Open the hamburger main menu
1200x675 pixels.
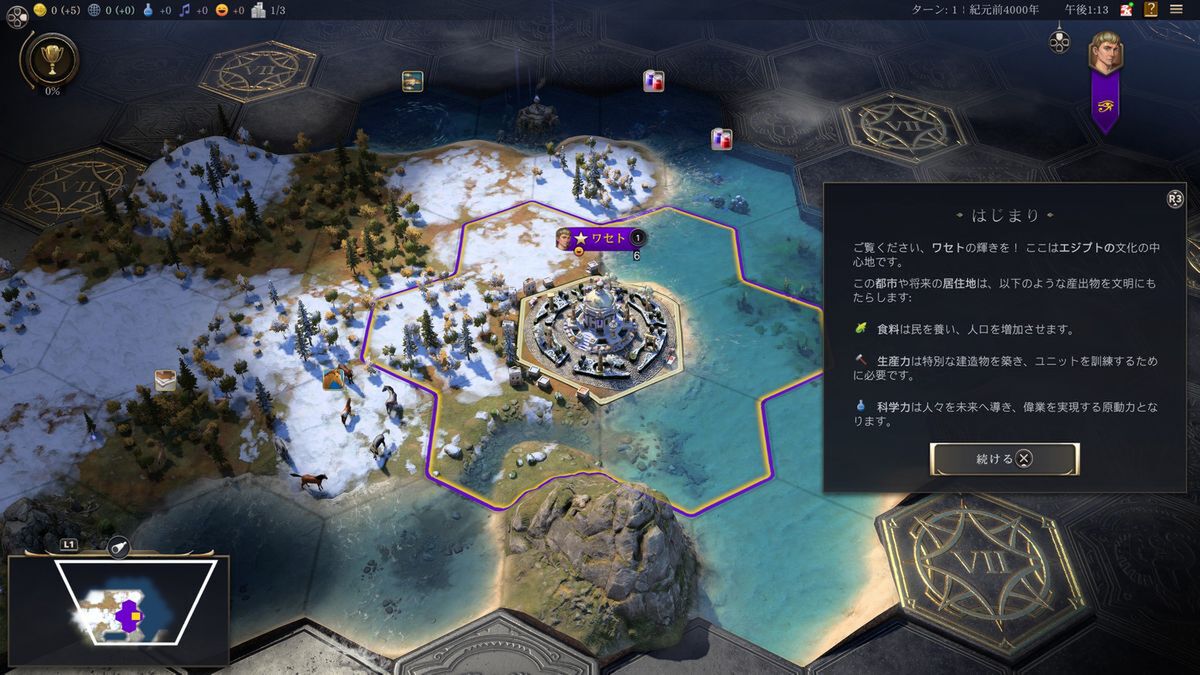pos(1176,10)
